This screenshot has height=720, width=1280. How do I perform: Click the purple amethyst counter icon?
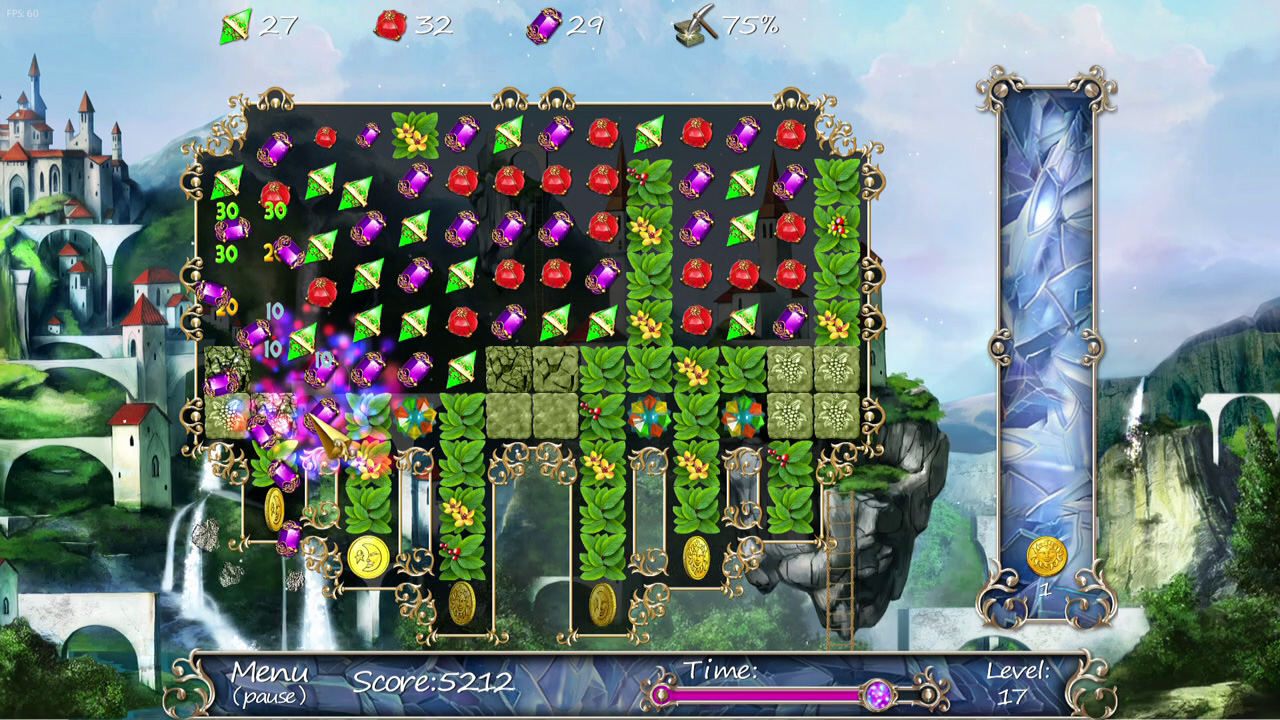point(544,26)
